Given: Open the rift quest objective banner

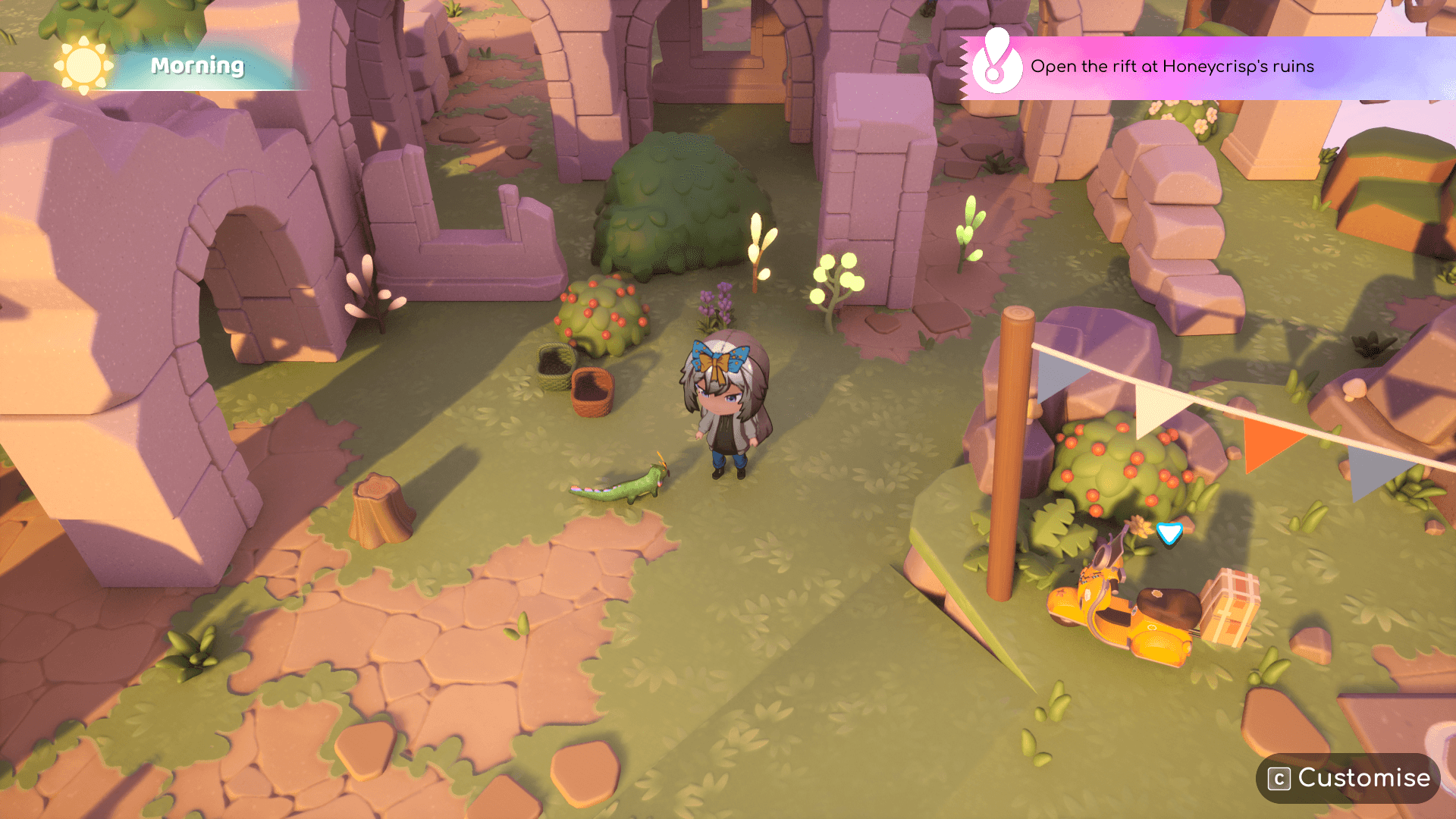Looking at the screenshot, I should click(x=1172, y=67).
